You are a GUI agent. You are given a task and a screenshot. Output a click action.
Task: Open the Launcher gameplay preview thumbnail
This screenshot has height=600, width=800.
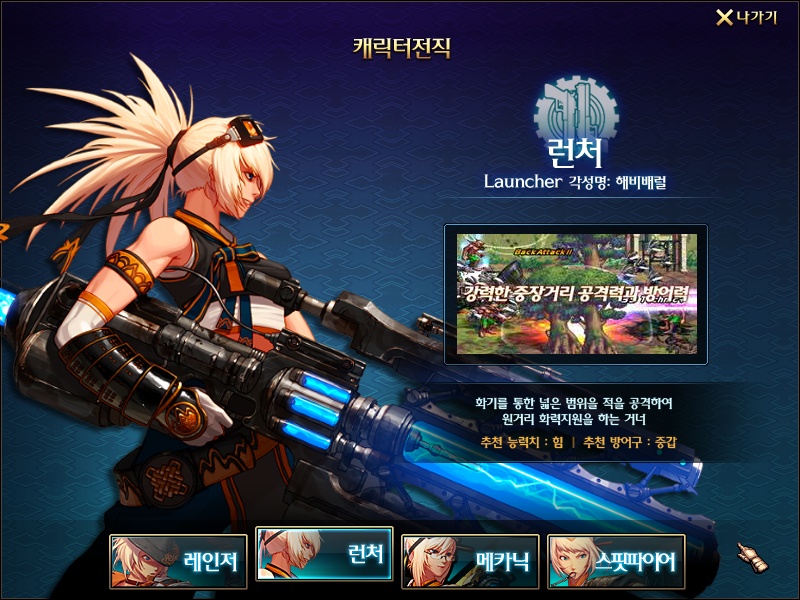tap(576, 294)
